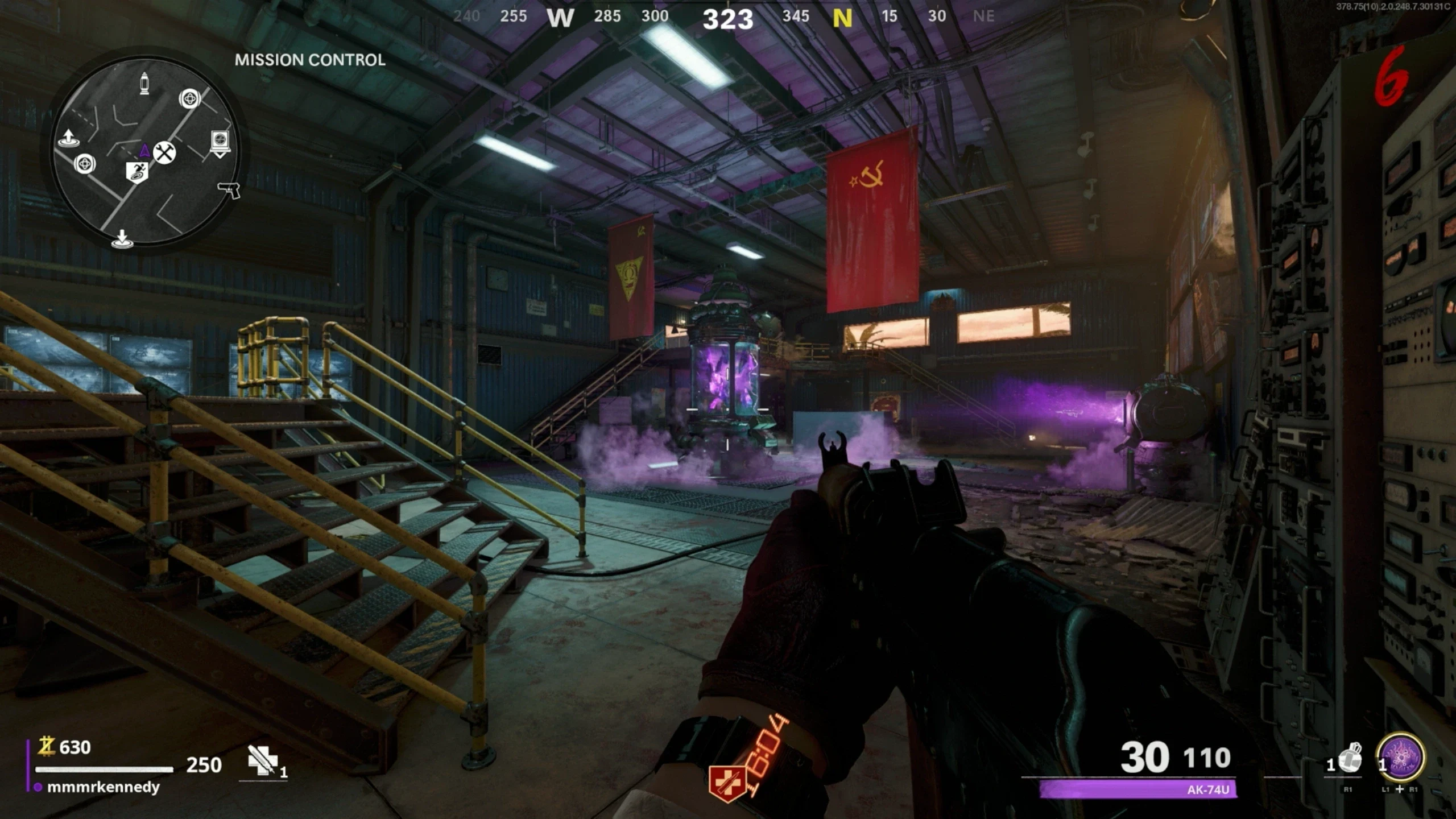Select the ammo bullet marker on minimap

point(144,84)
